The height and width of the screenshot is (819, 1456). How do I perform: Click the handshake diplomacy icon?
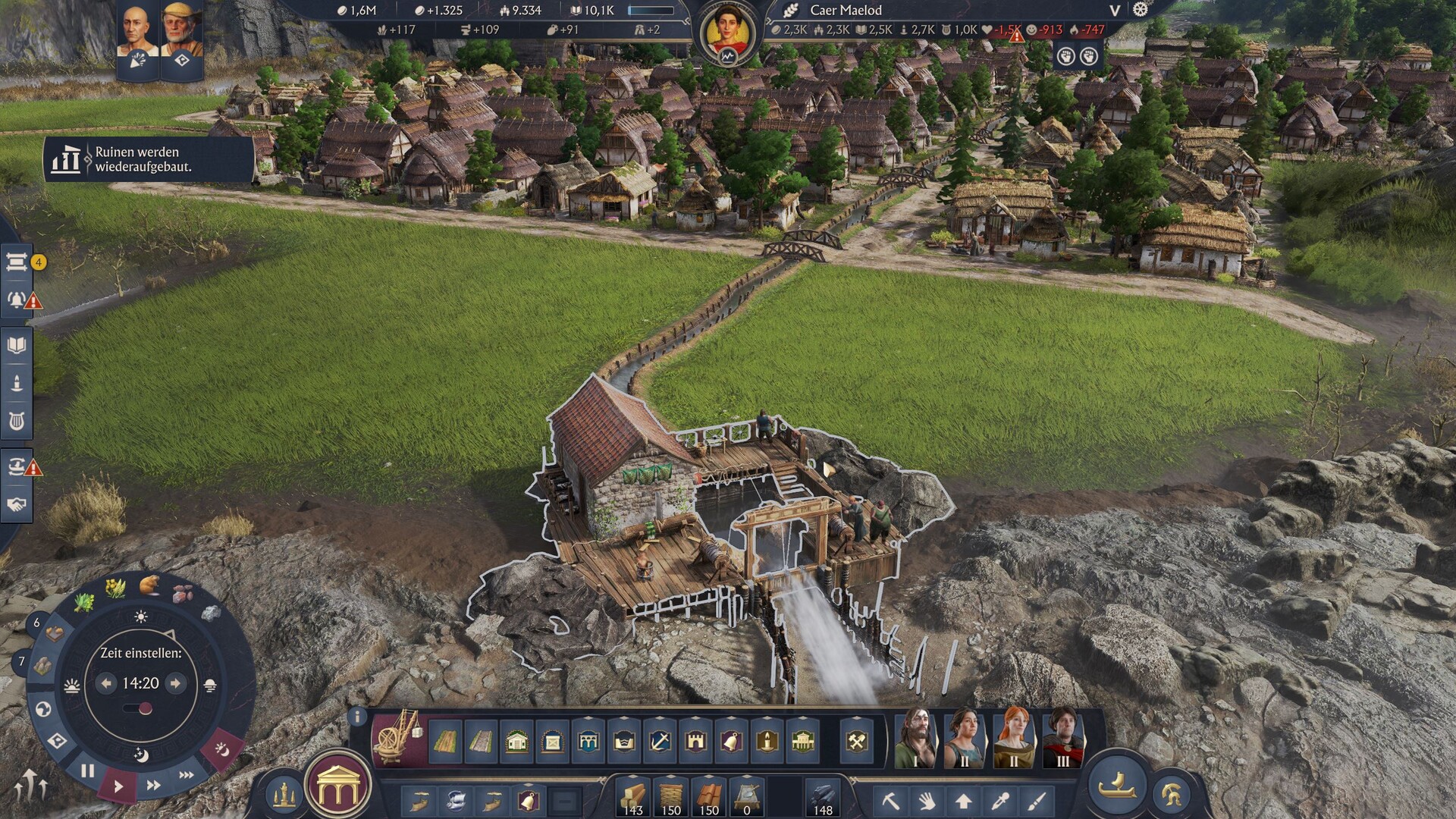(17, 504)
